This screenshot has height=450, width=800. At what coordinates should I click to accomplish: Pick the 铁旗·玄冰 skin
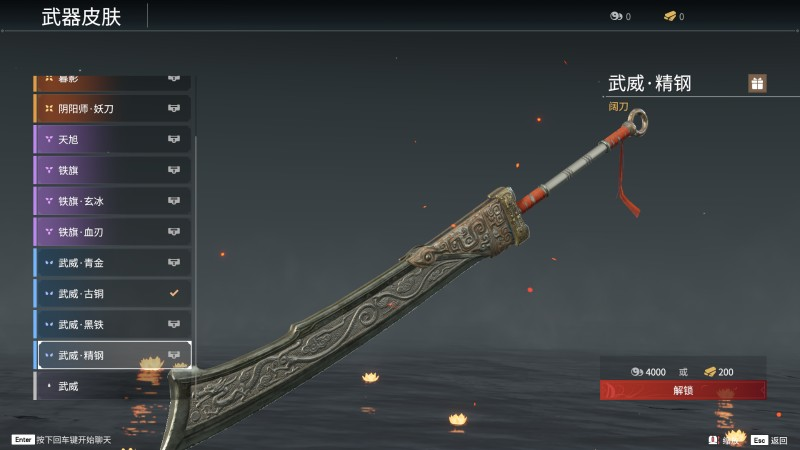pos(112,201)
